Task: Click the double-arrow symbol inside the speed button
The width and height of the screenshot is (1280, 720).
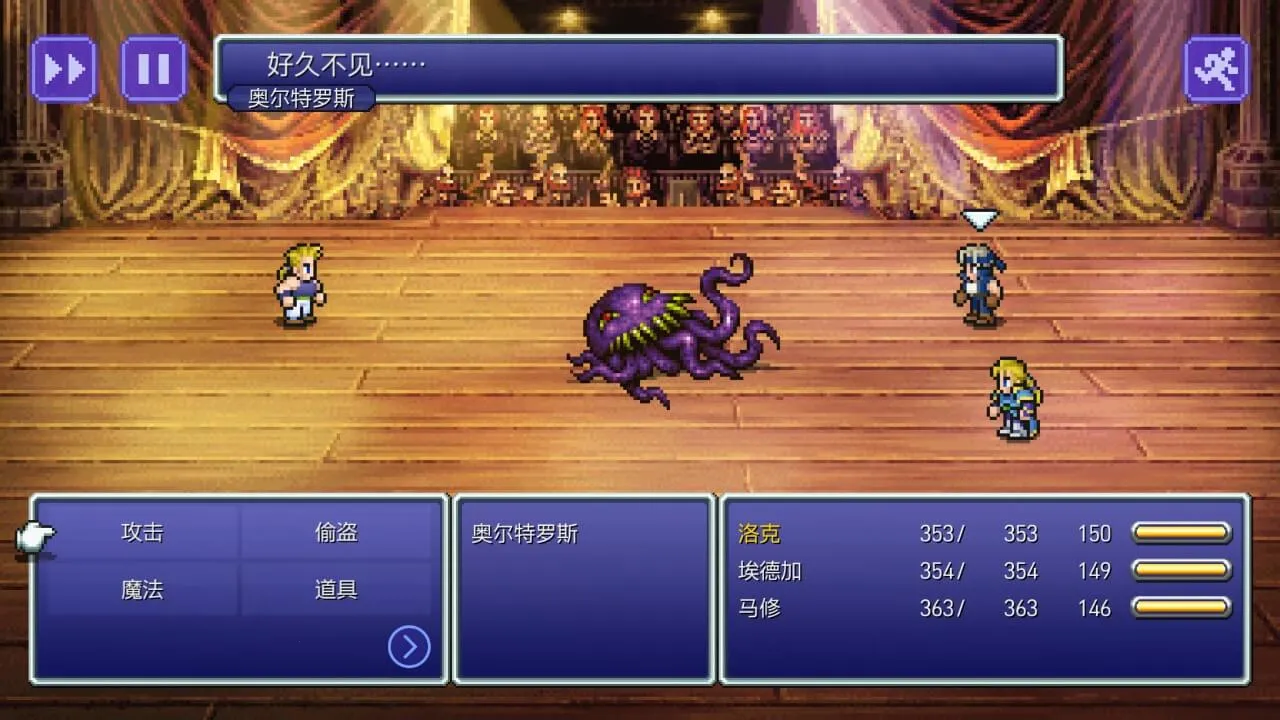Action: click(62, 68)
